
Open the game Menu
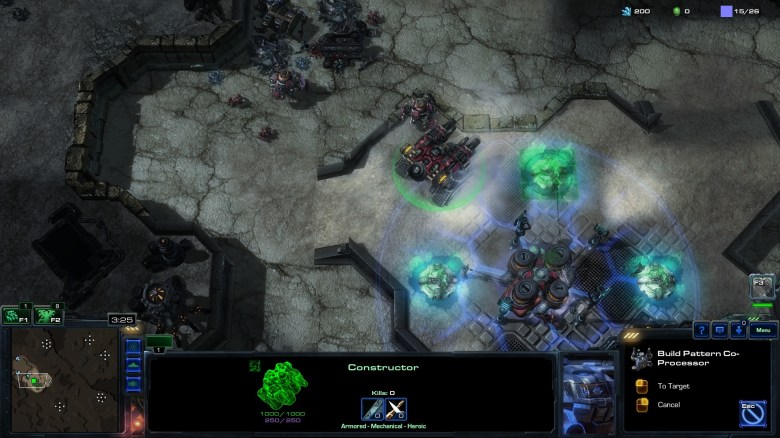click(x=763, y=330)
